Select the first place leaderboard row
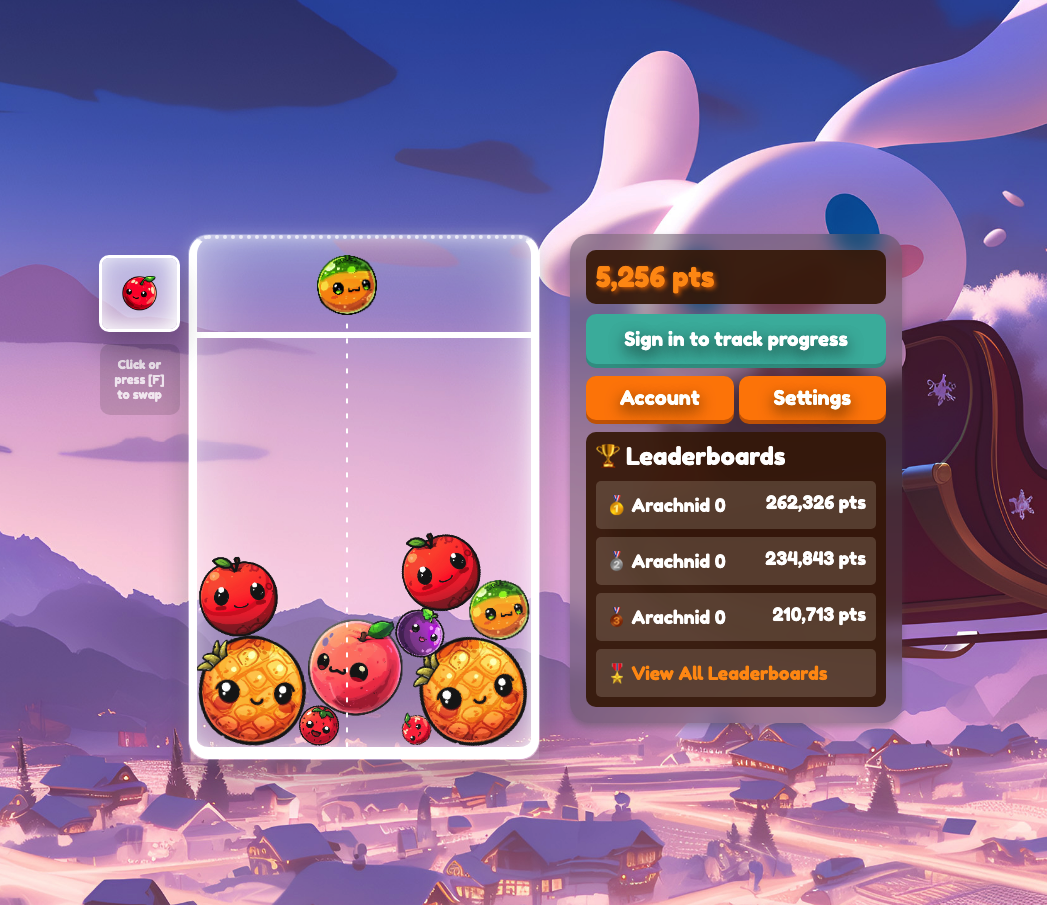The image size is (1047, 905). click(x=735, y=505)
